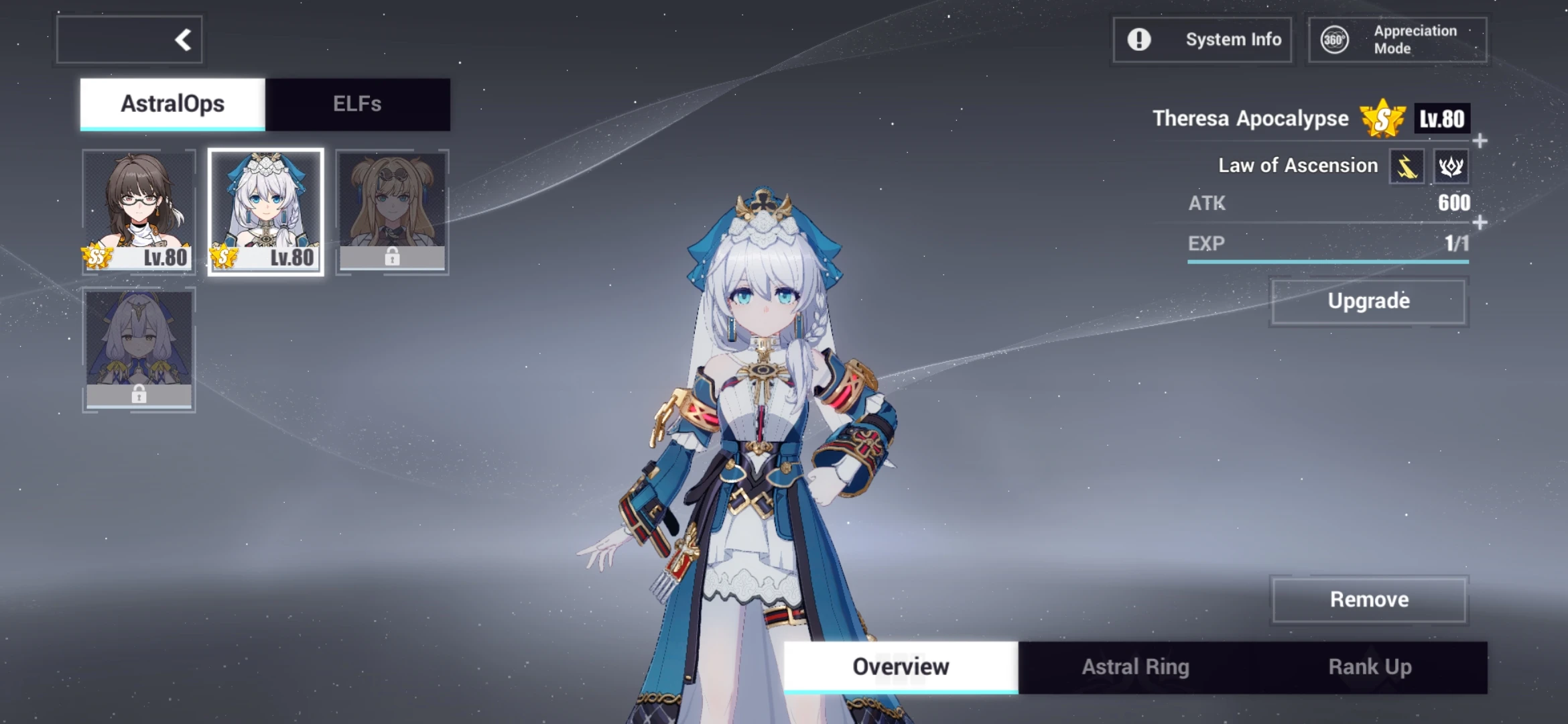Select the currently equipped Theresa portrait
The height and width of the screenshot is (724, 1568).
point(265,212)
